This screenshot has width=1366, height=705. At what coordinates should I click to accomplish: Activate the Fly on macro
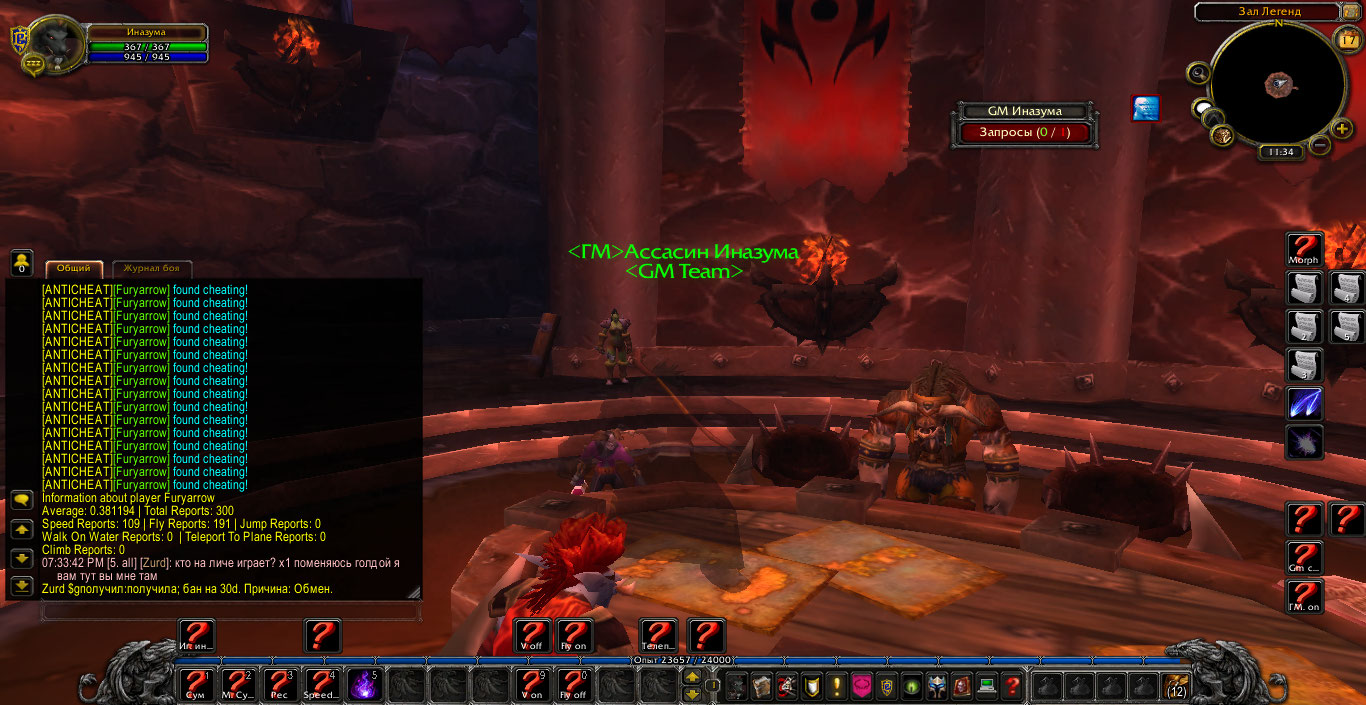[573, 636]
